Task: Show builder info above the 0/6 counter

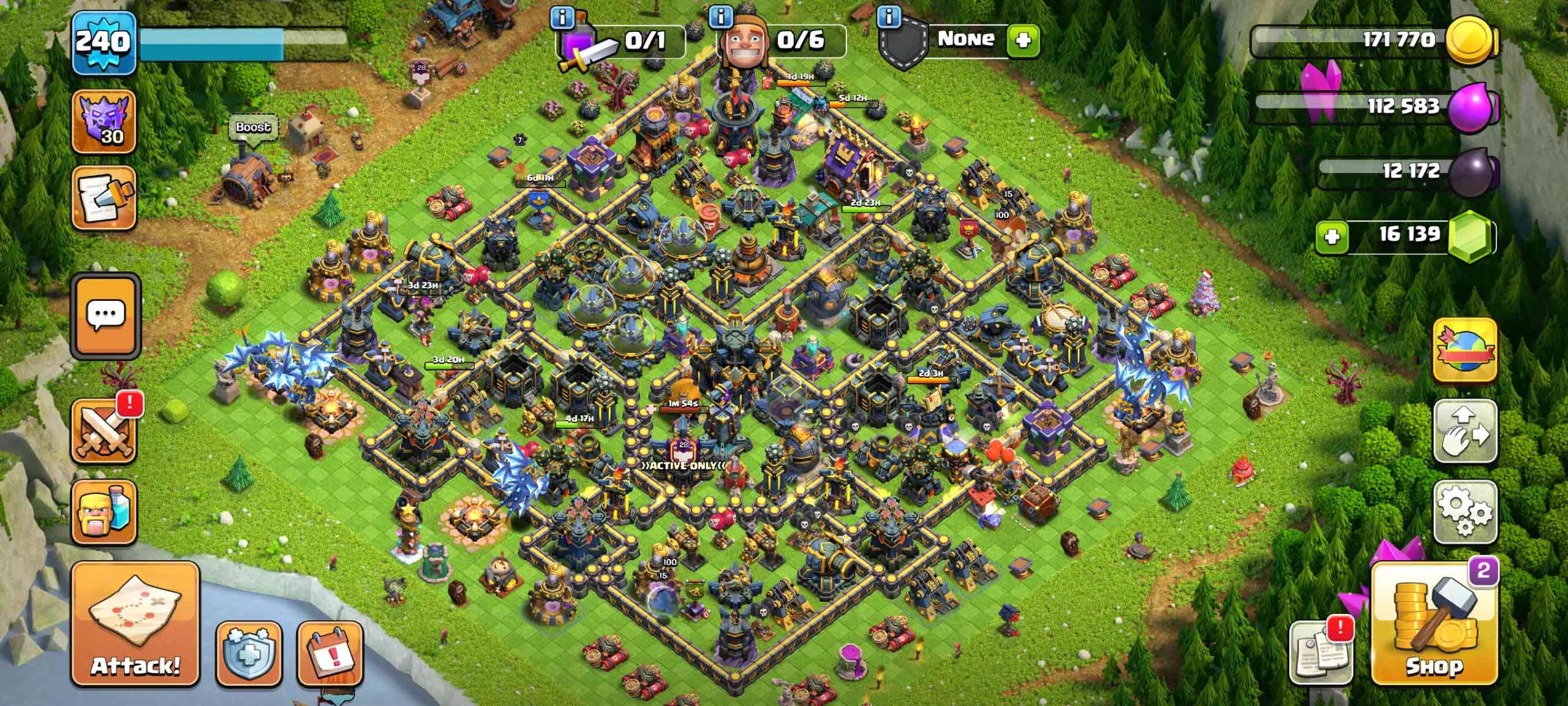Action: click(721, 17)
